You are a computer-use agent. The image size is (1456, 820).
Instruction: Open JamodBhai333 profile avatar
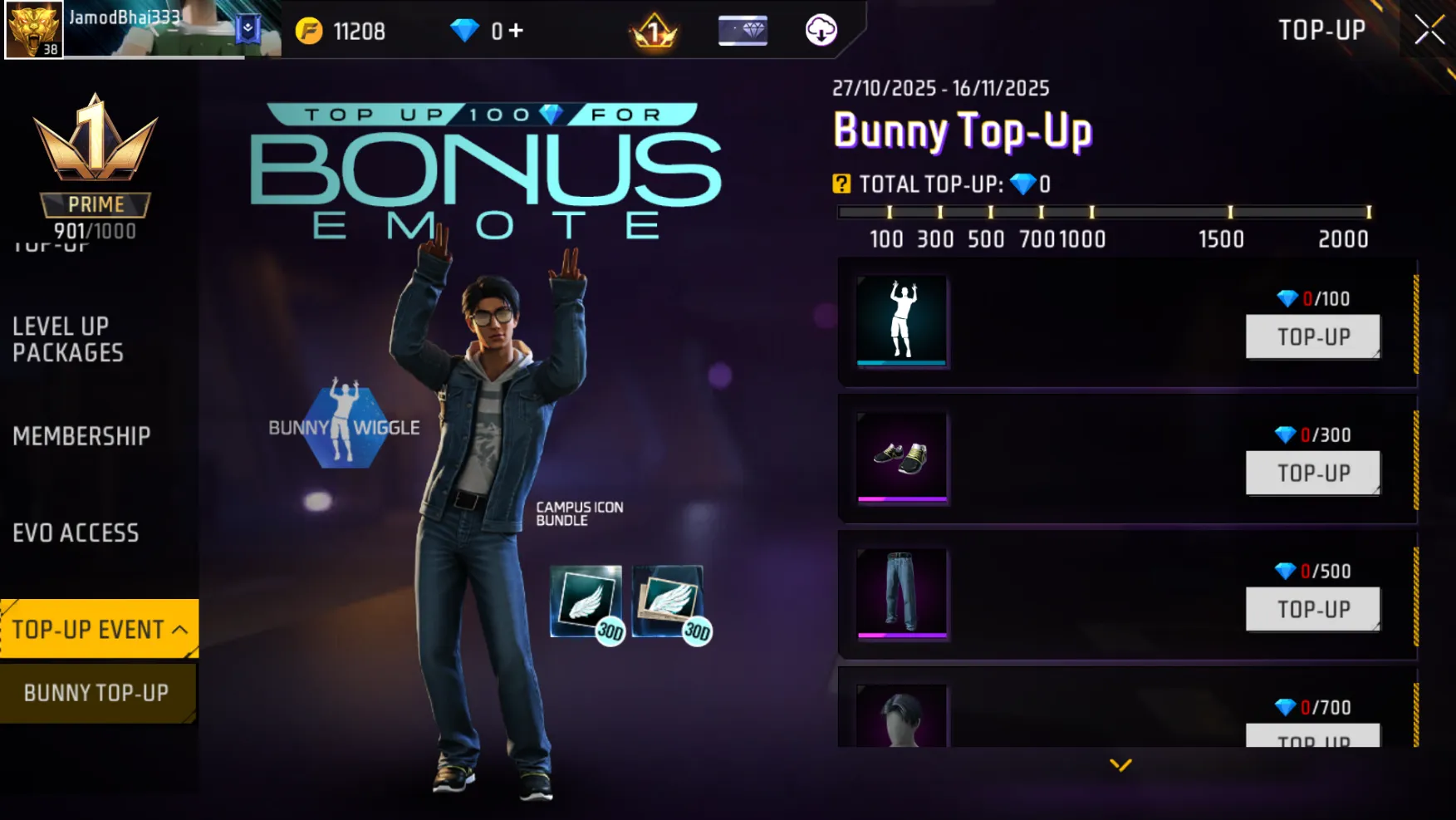[x=35, y=31]
